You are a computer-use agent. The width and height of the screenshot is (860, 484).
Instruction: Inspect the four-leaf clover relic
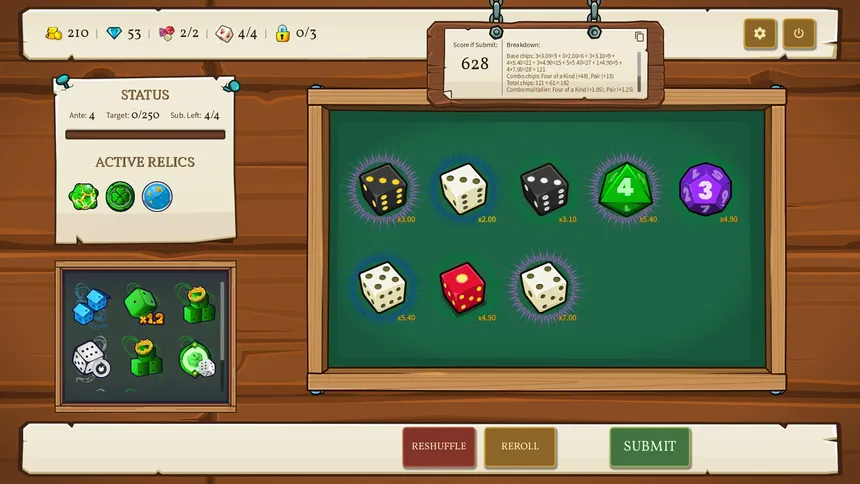(121, 196)
